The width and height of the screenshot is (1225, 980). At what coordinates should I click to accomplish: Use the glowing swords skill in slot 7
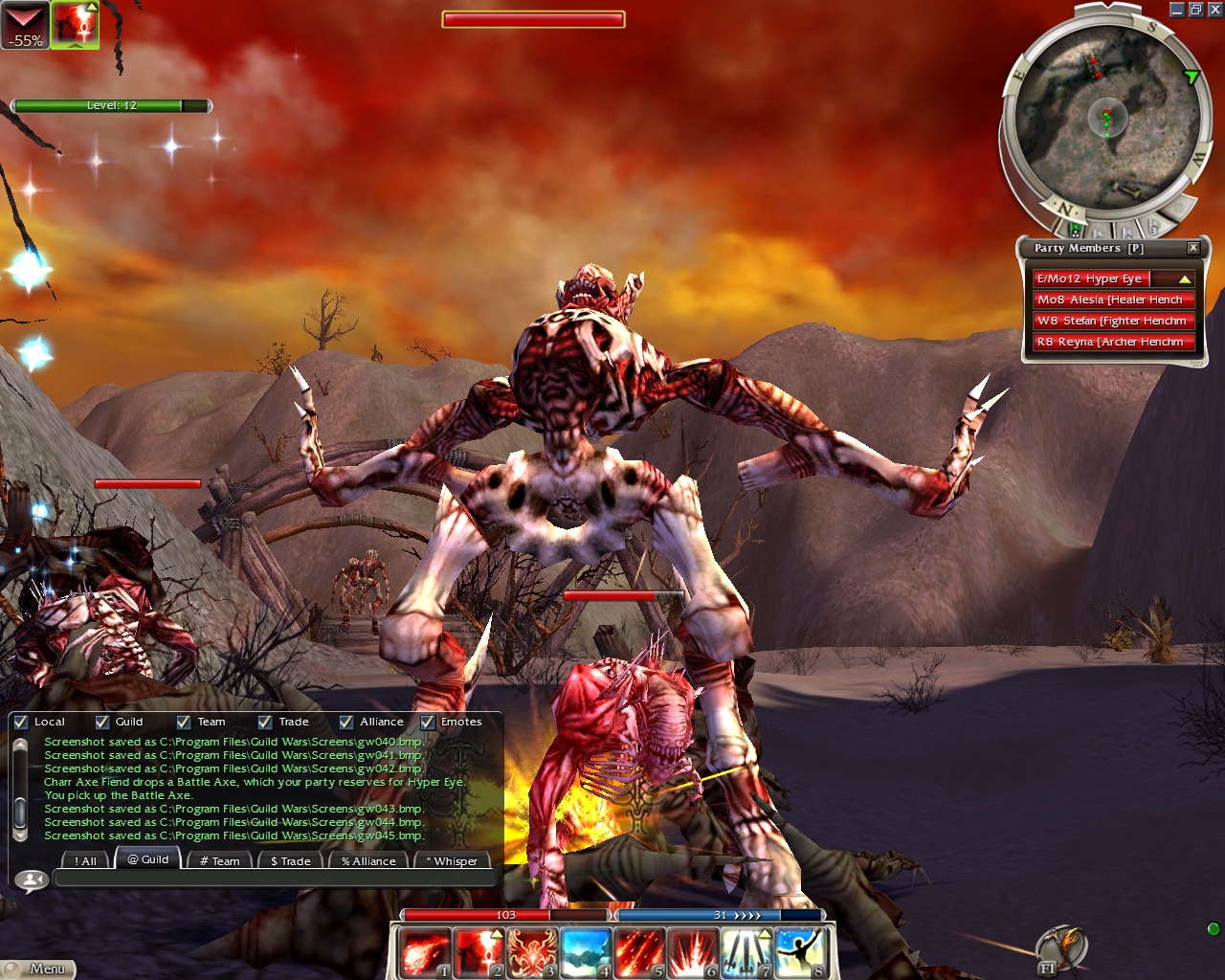pyautogui.click(x=746, y=952)
